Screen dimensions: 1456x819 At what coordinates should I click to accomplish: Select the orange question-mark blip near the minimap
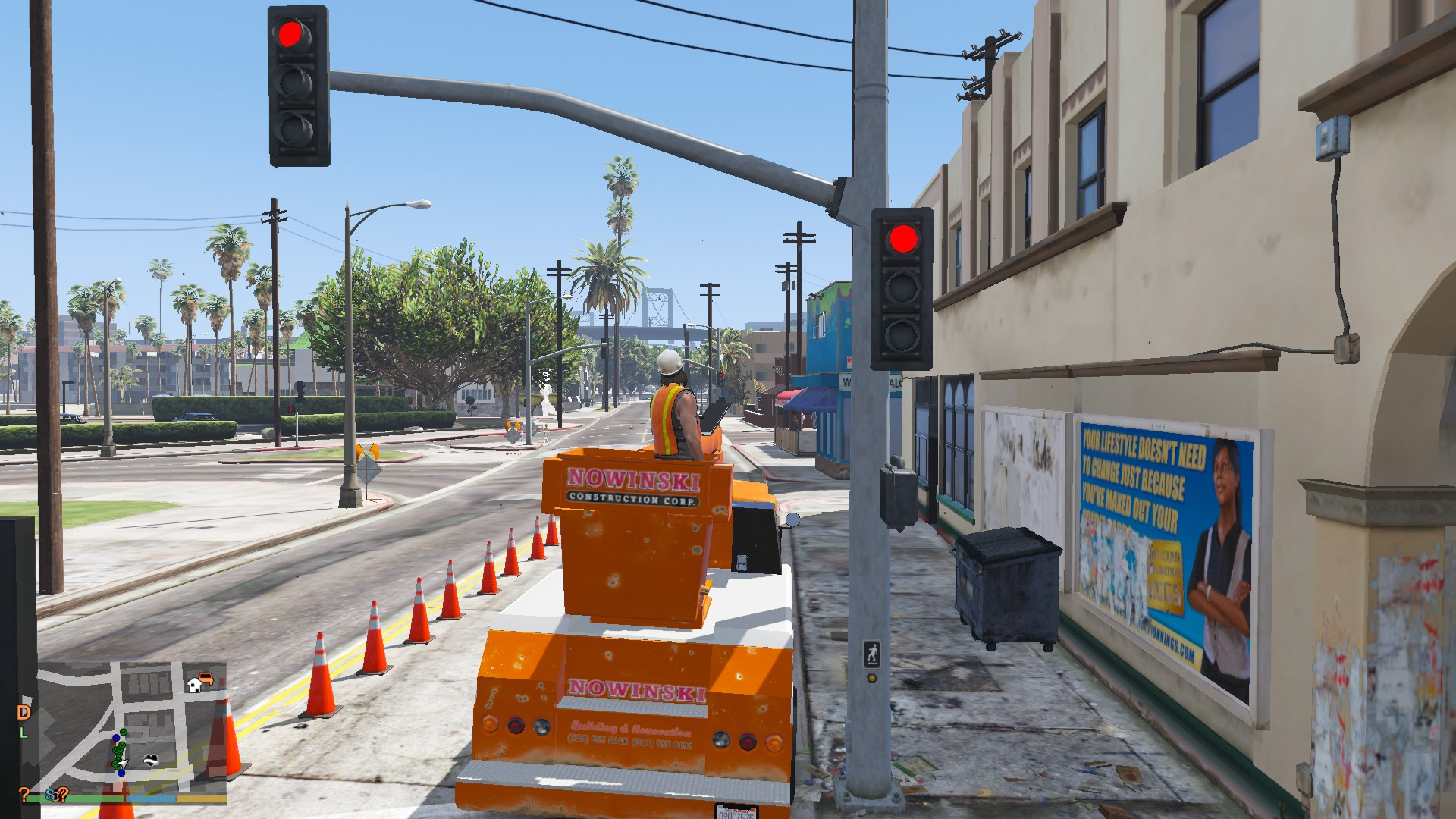click(x=24, y=793)
